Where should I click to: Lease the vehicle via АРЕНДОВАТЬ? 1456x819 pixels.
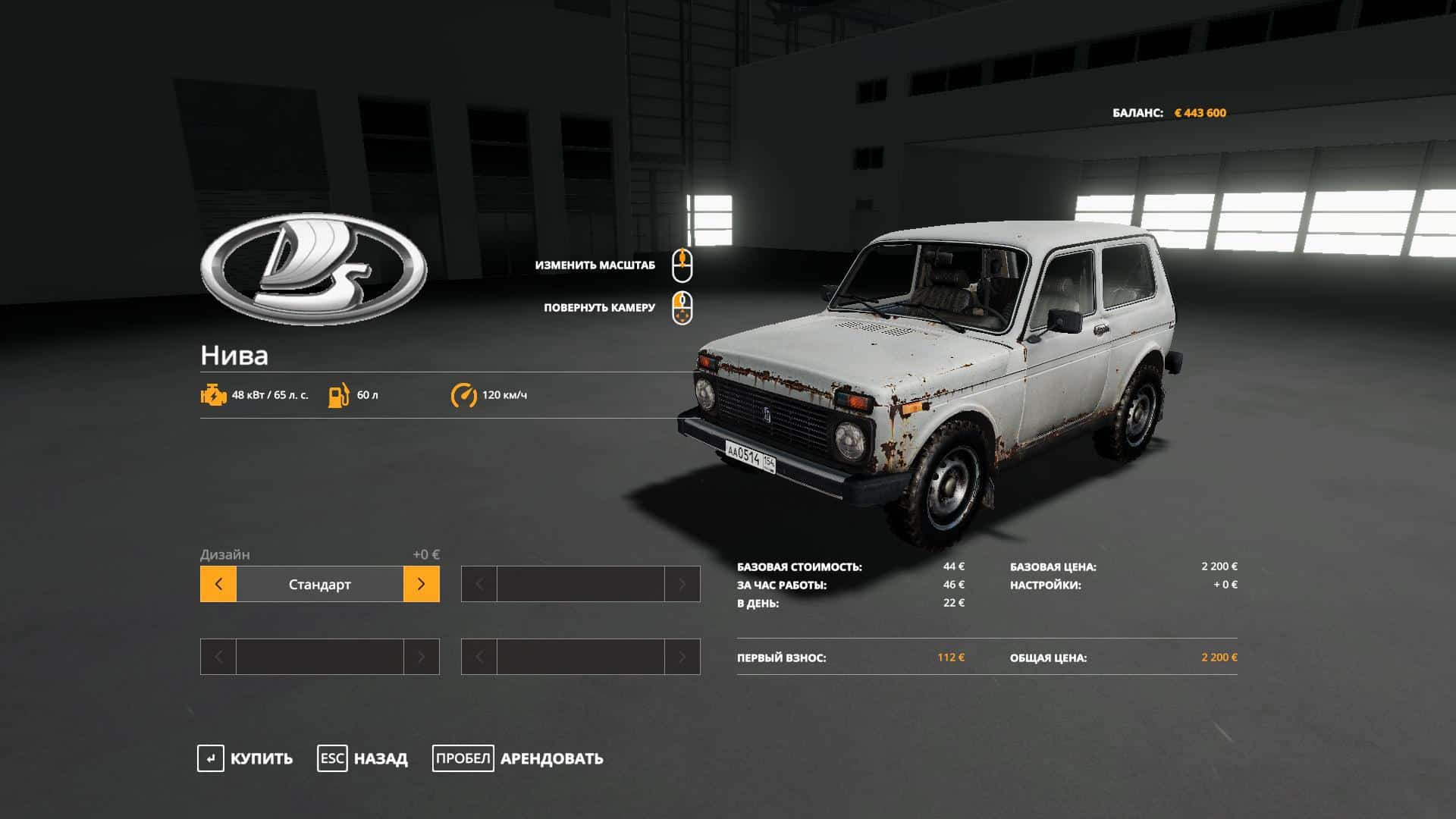pyautogui.click(x=518, y=758)
